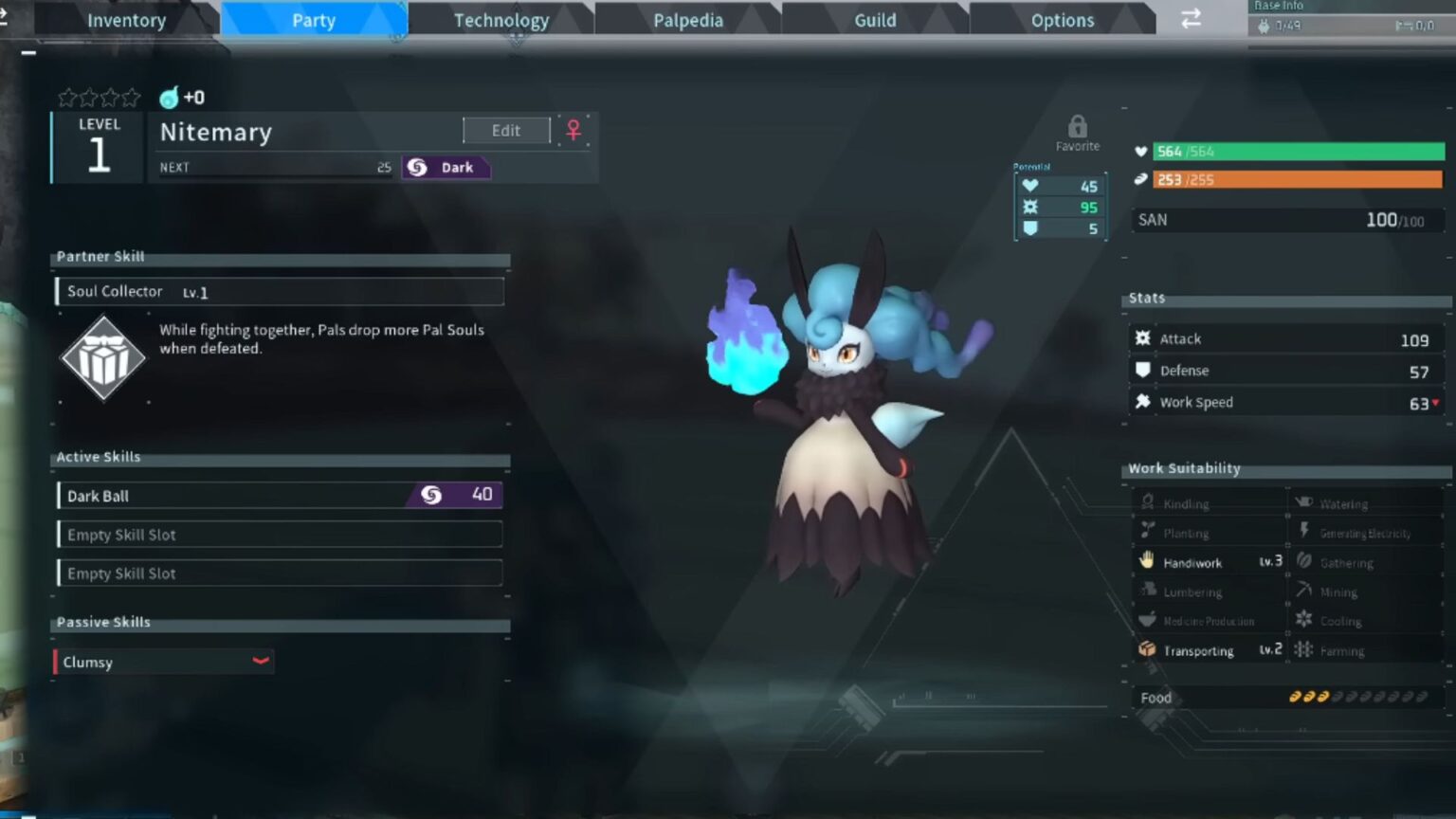1456x819 pixels.
Task: Toggle the Favorite lock
Action: tap(1078, 126)
